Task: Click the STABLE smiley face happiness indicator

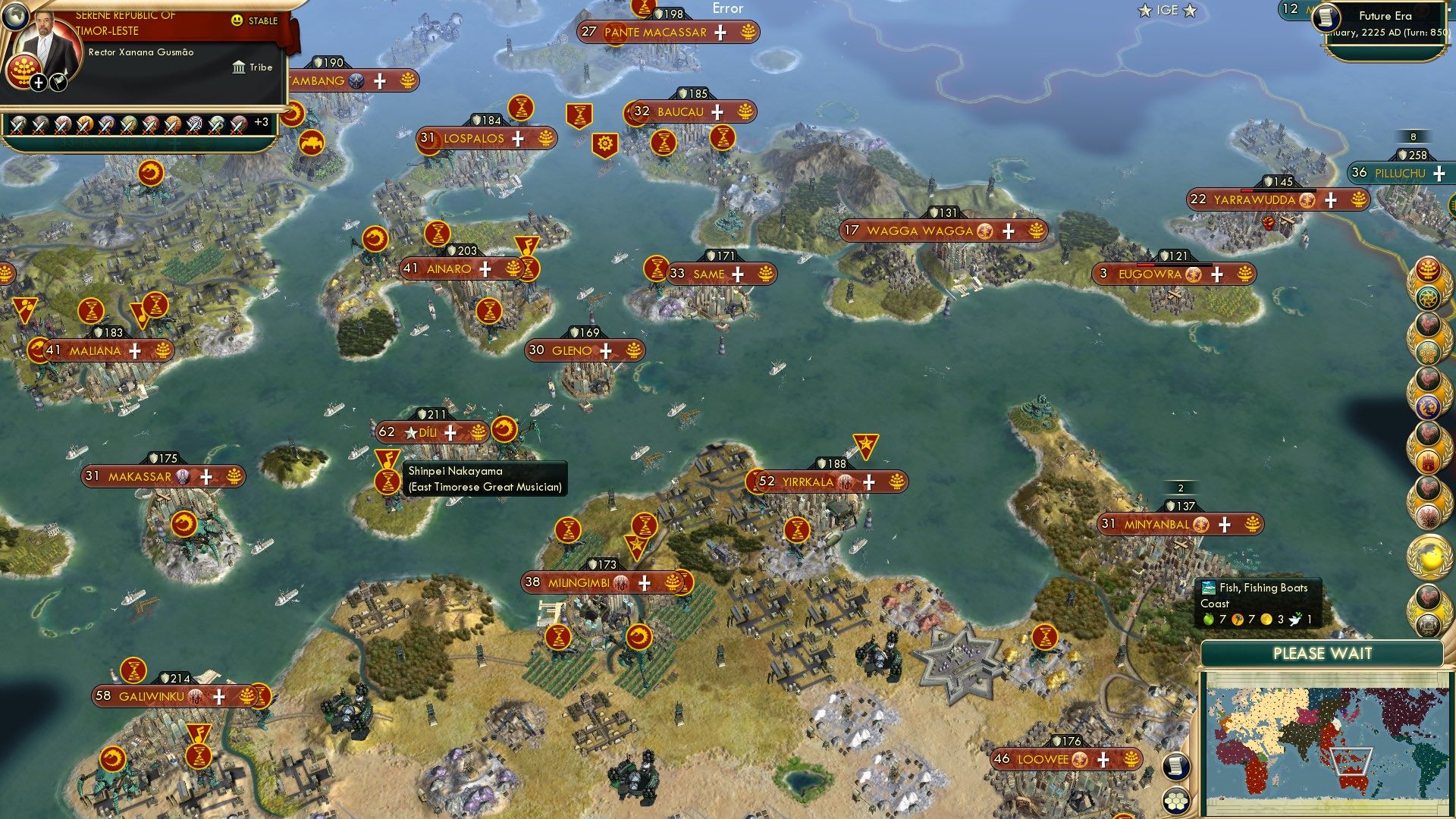Action: [237, 21]
